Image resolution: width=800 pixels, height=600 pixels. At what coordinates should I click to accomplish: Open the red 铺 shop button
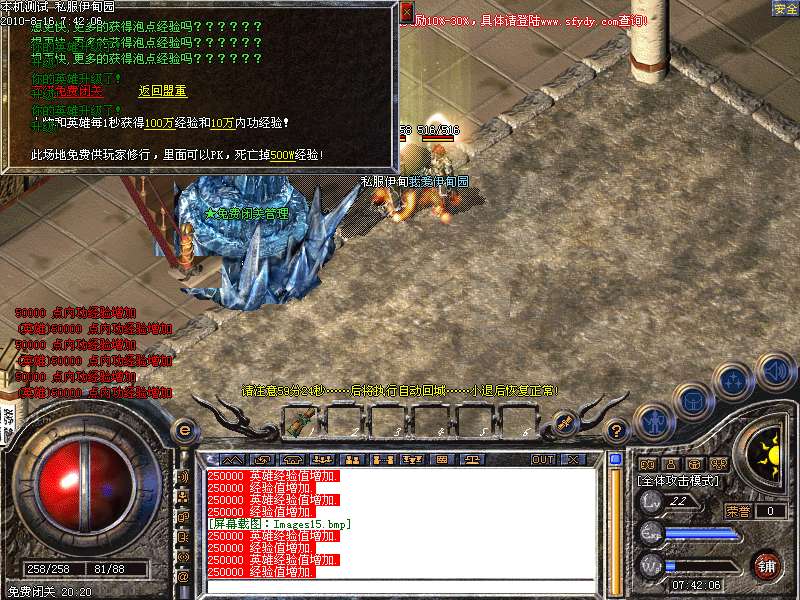767,565
